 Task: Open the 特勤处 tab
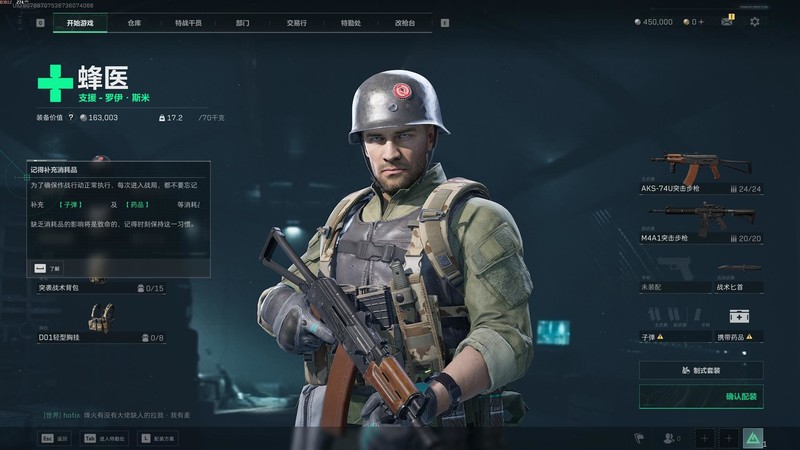point(350,21)
